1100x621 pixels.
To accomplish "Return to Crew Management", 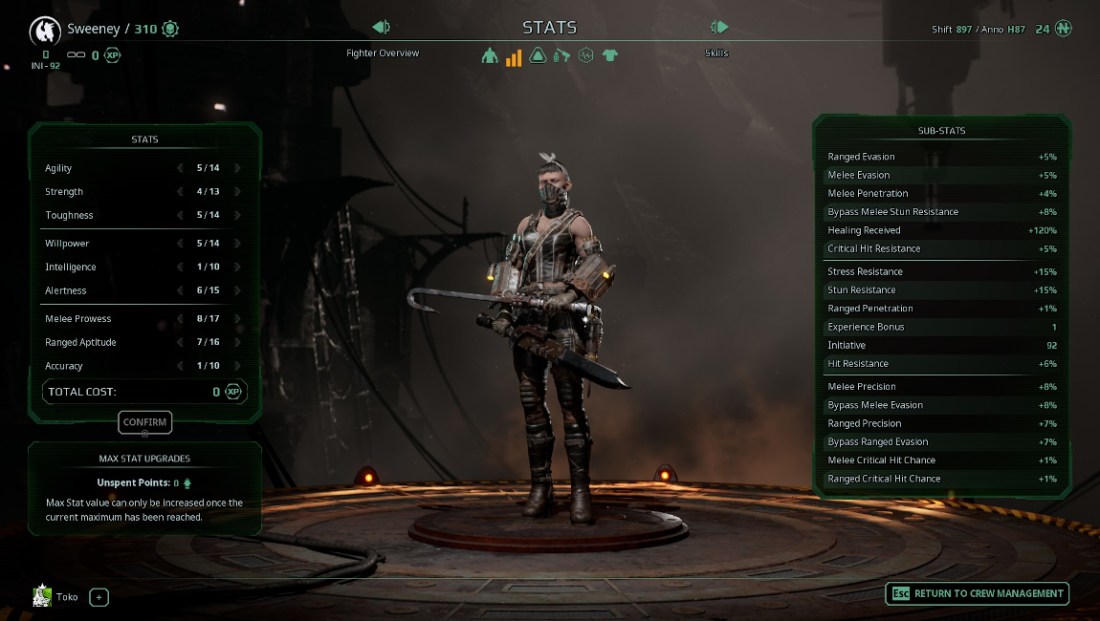I will point(977,593).
